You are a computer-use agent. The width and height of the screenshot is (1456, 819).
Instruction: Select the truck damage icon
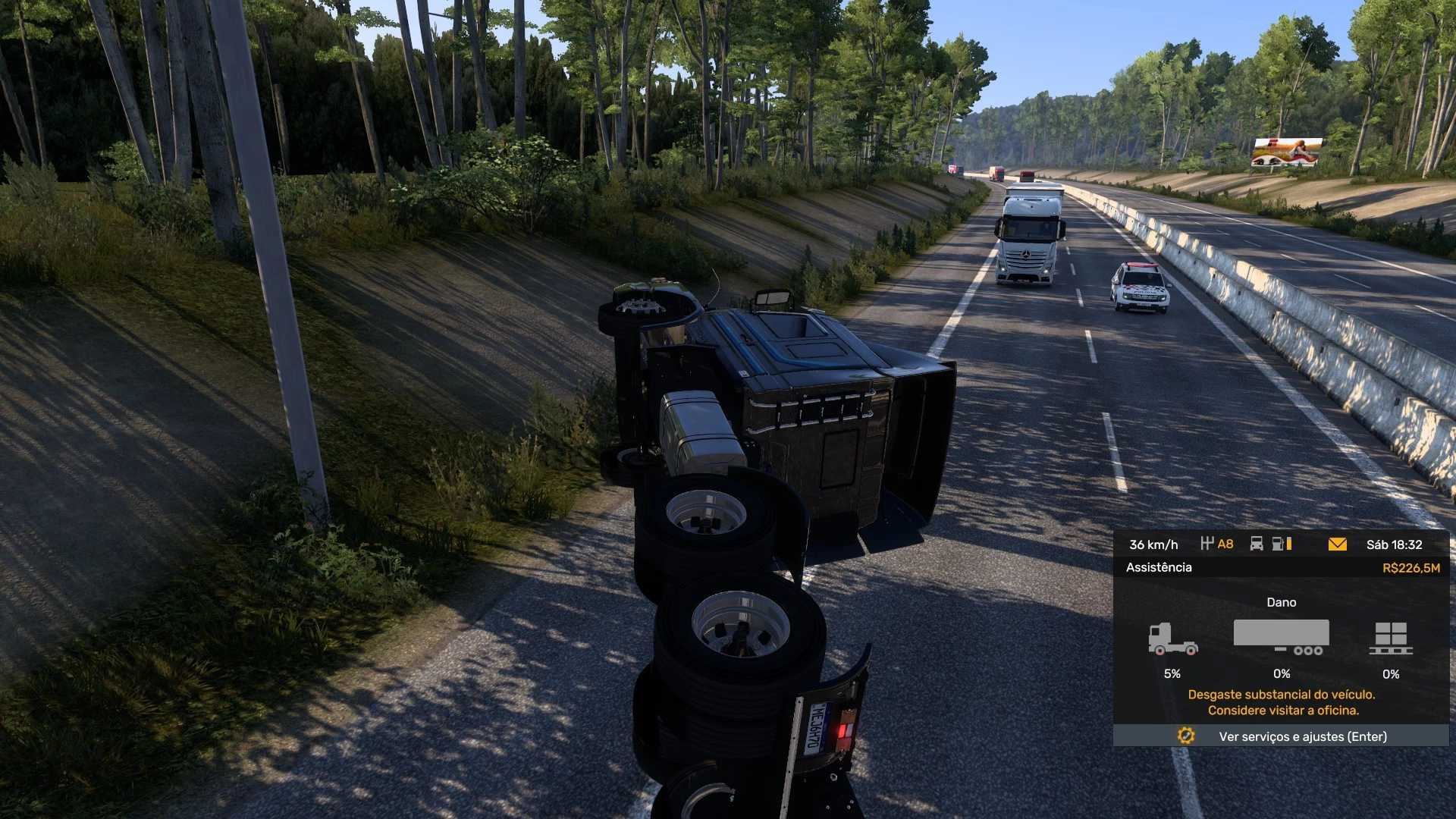(1172, 639)
